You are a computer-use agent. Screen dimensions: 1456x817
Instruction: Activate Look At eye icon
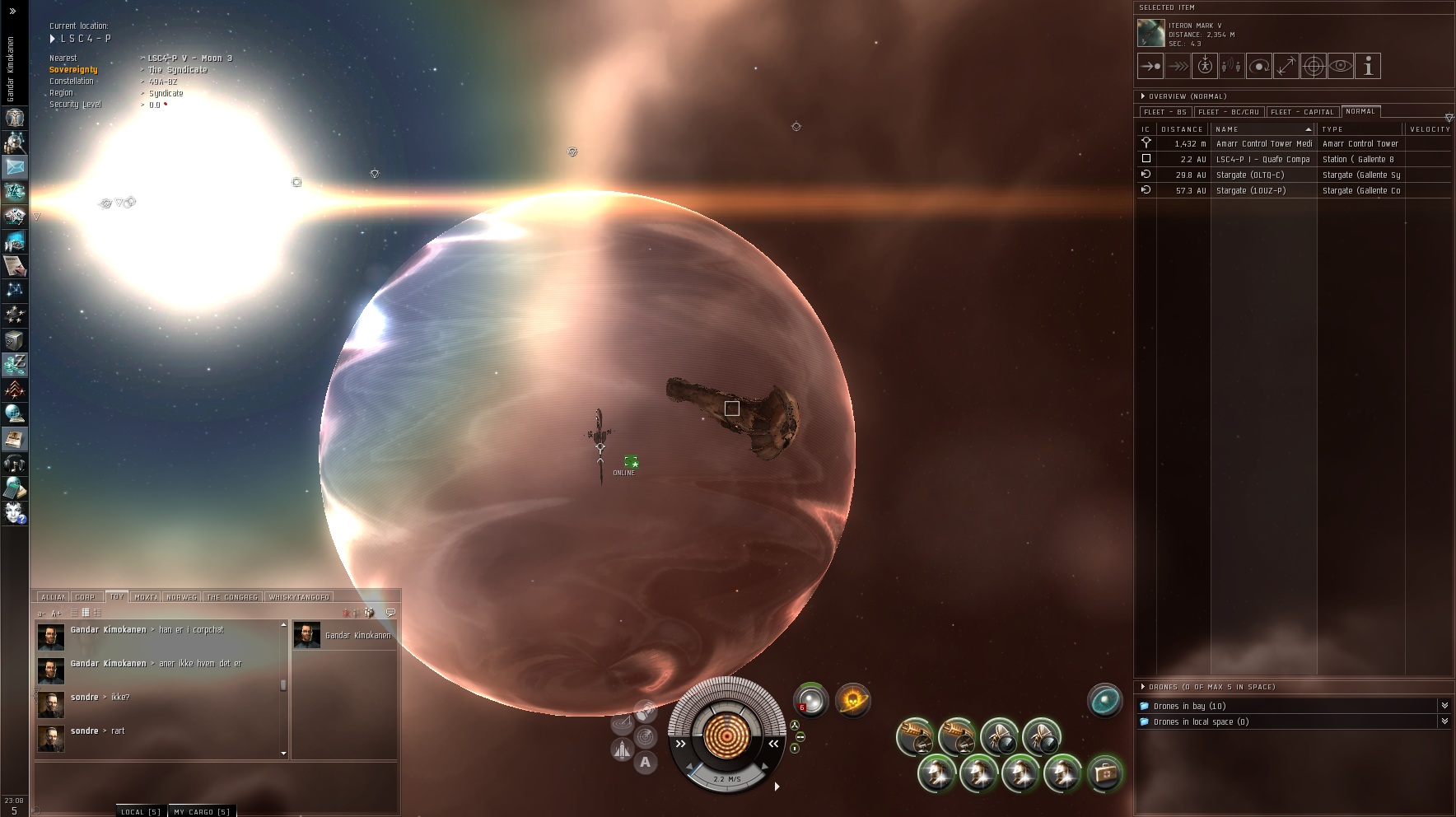pyautogui.click(x=1341, y=66)
